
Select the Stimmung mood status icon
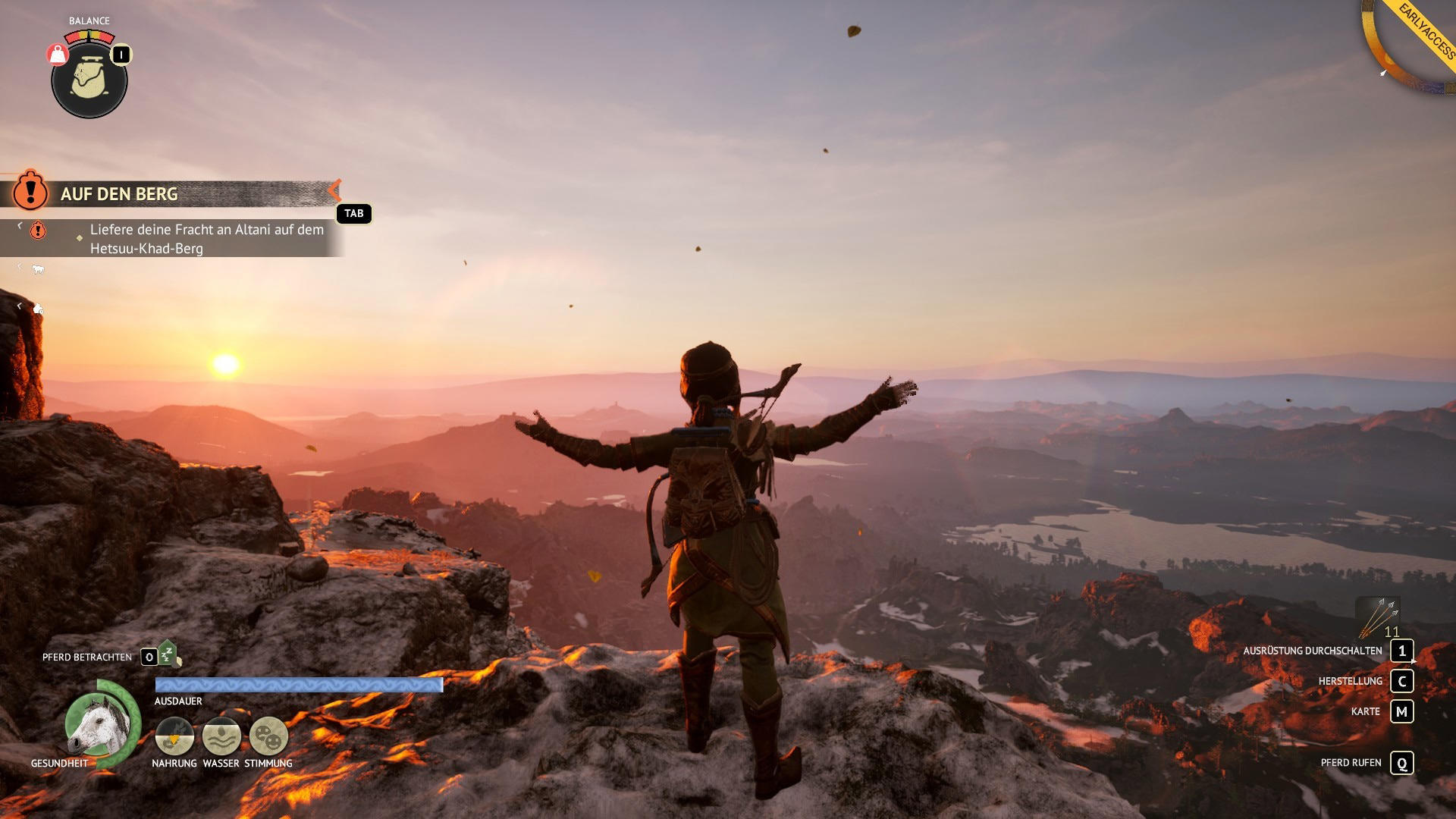pyautogui.click(x=268, y=736)
